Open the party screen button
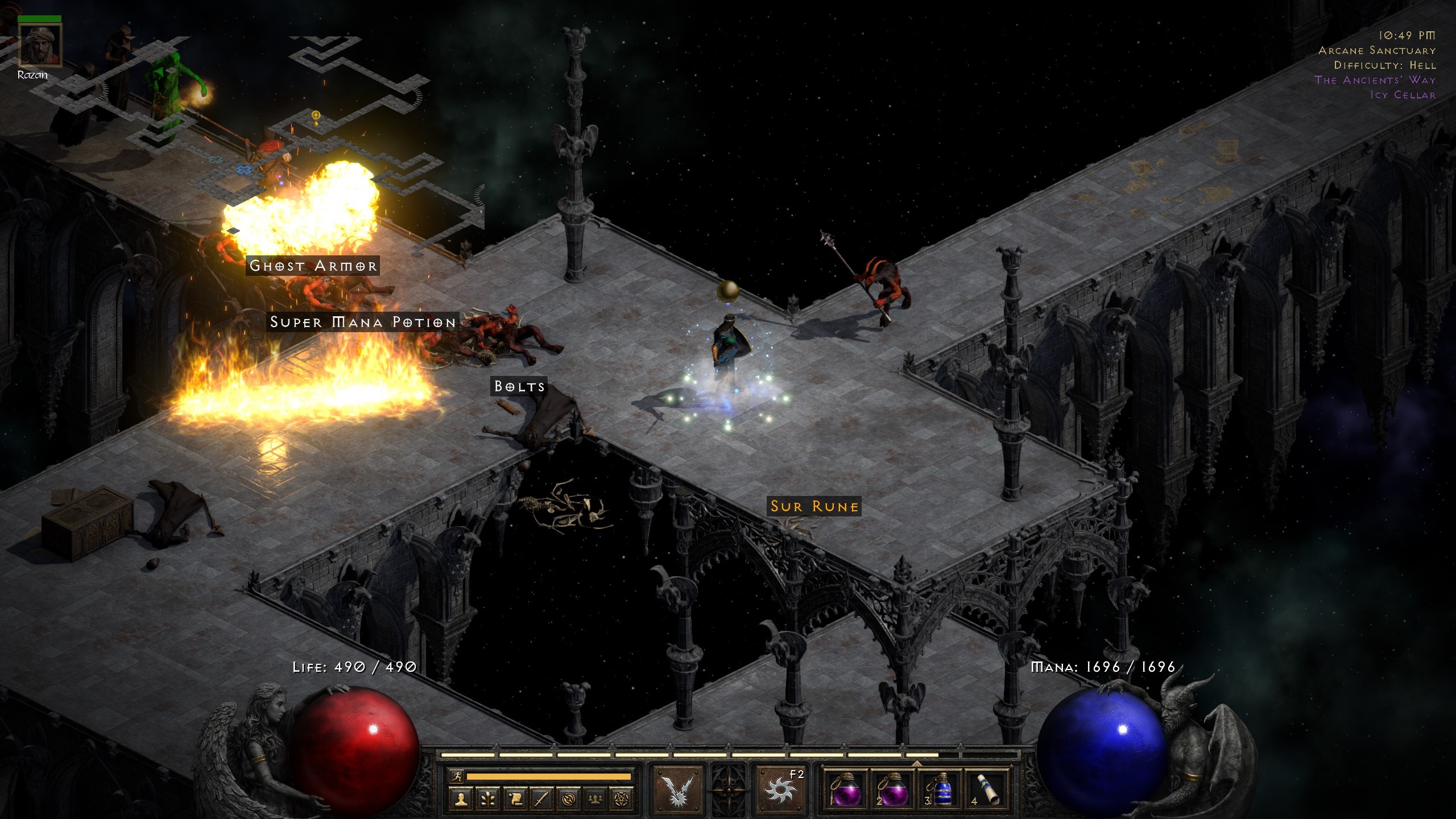 tap(595, 799)
